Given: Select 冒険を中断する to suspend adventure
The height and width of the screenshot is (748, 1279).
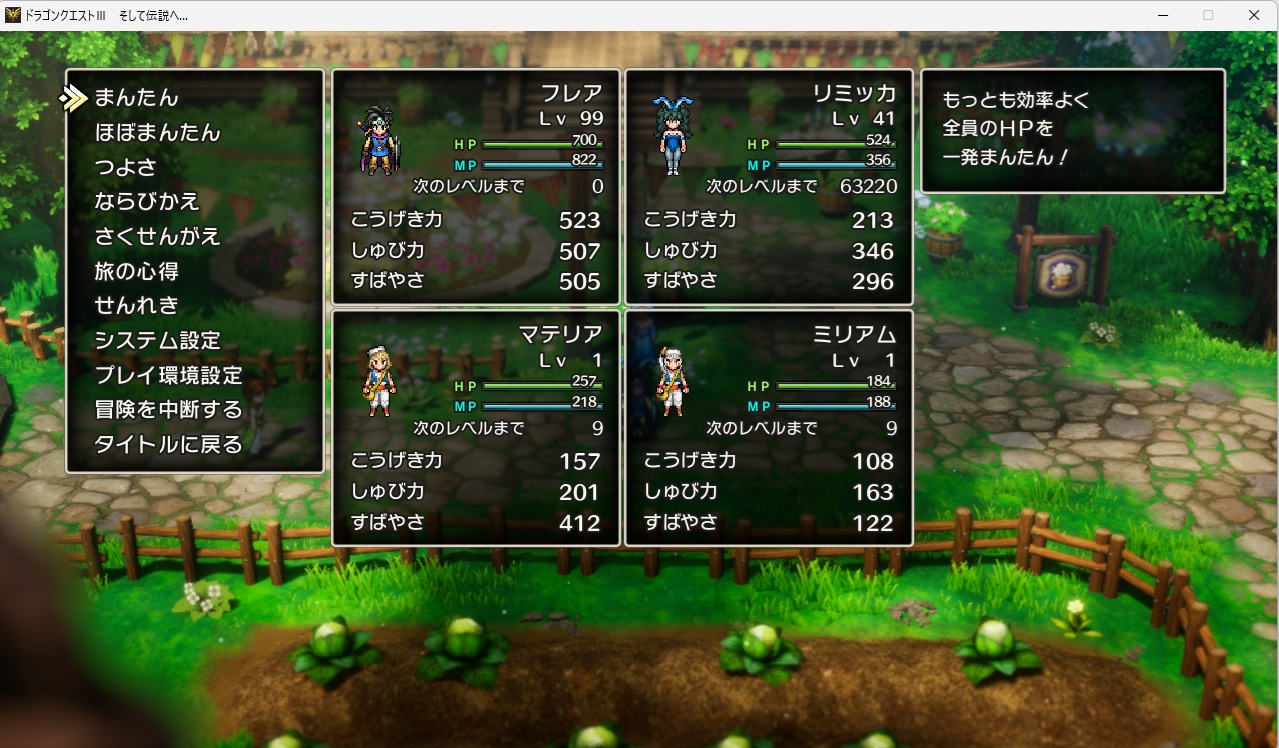Looking at the screenshot, I should tap(168, 410).
